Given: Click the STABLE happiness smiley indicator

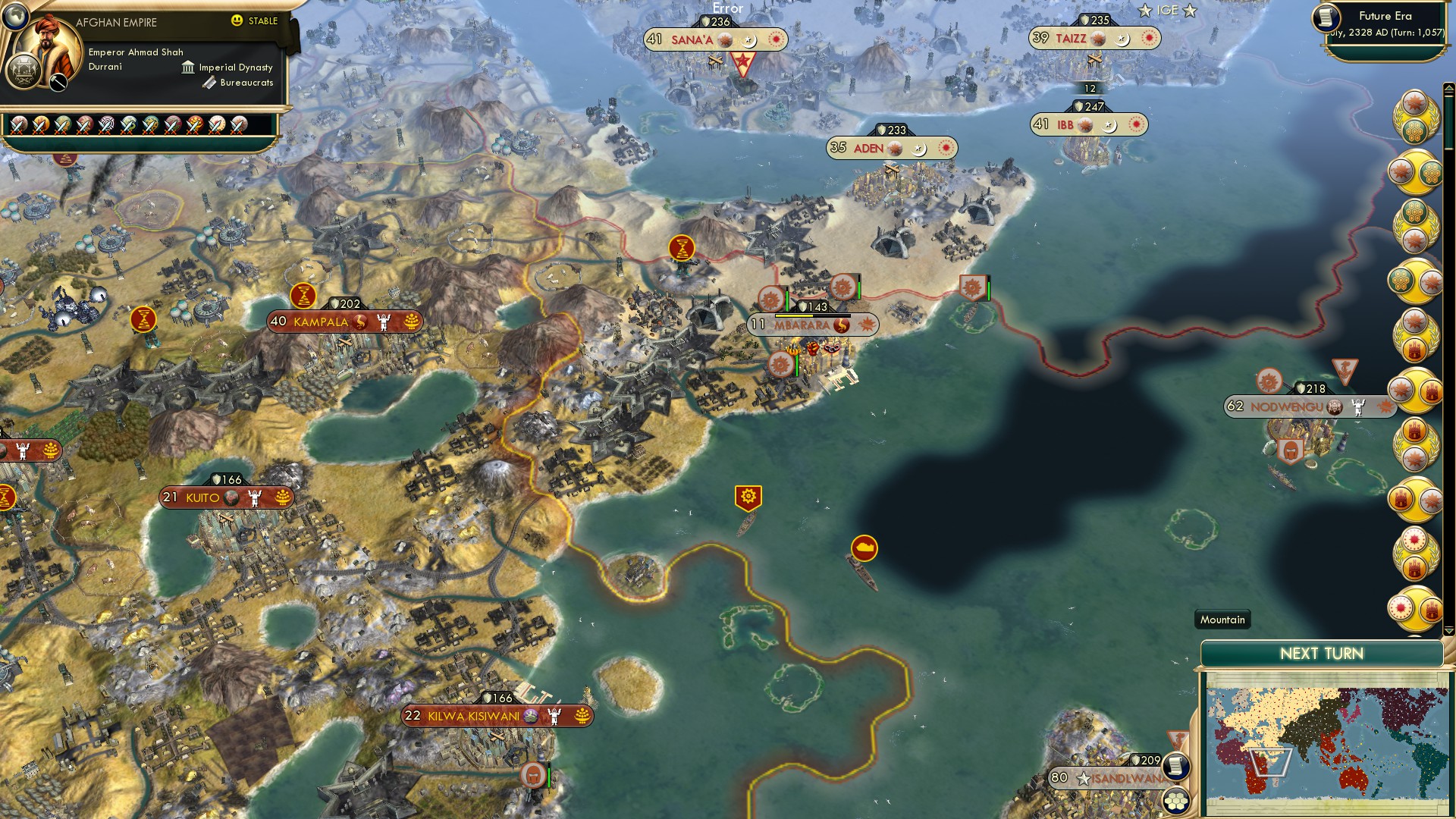Looking at the screenshot, I should click(237, 20).
